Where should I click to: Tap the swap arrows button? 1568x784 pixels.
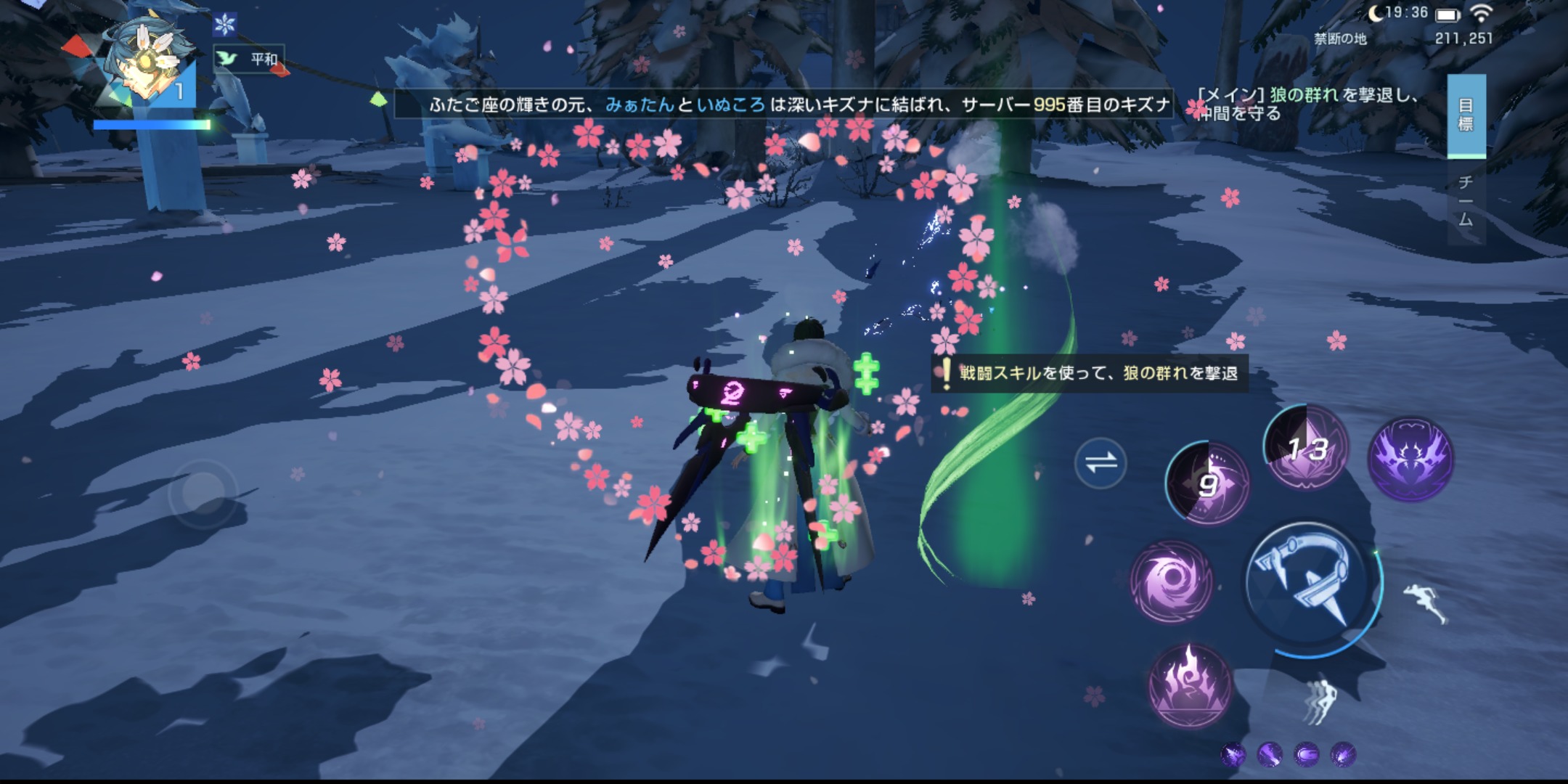[x=1100, y=462]
